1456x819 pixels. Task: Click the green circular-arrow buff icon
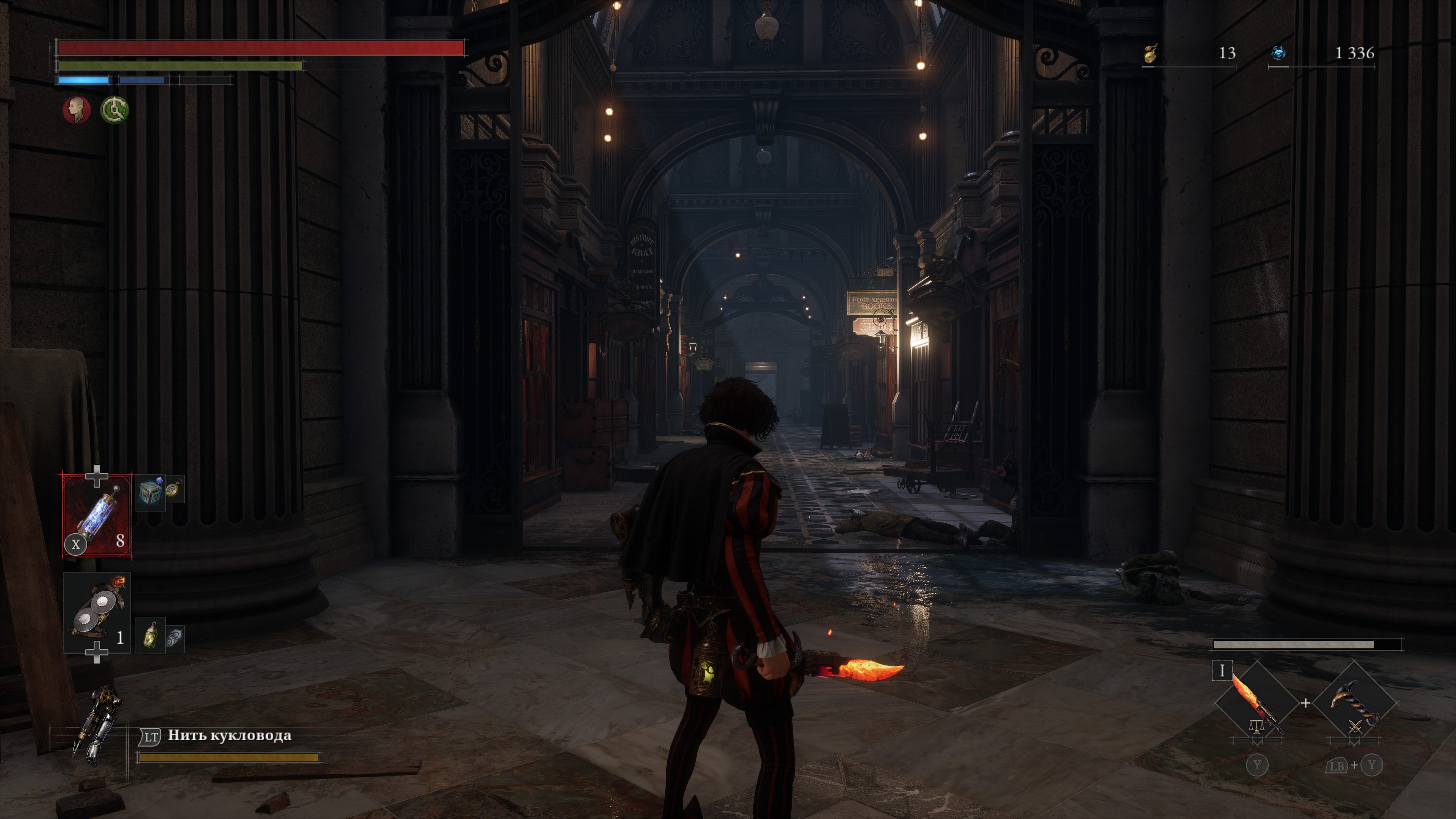(115, 110)
